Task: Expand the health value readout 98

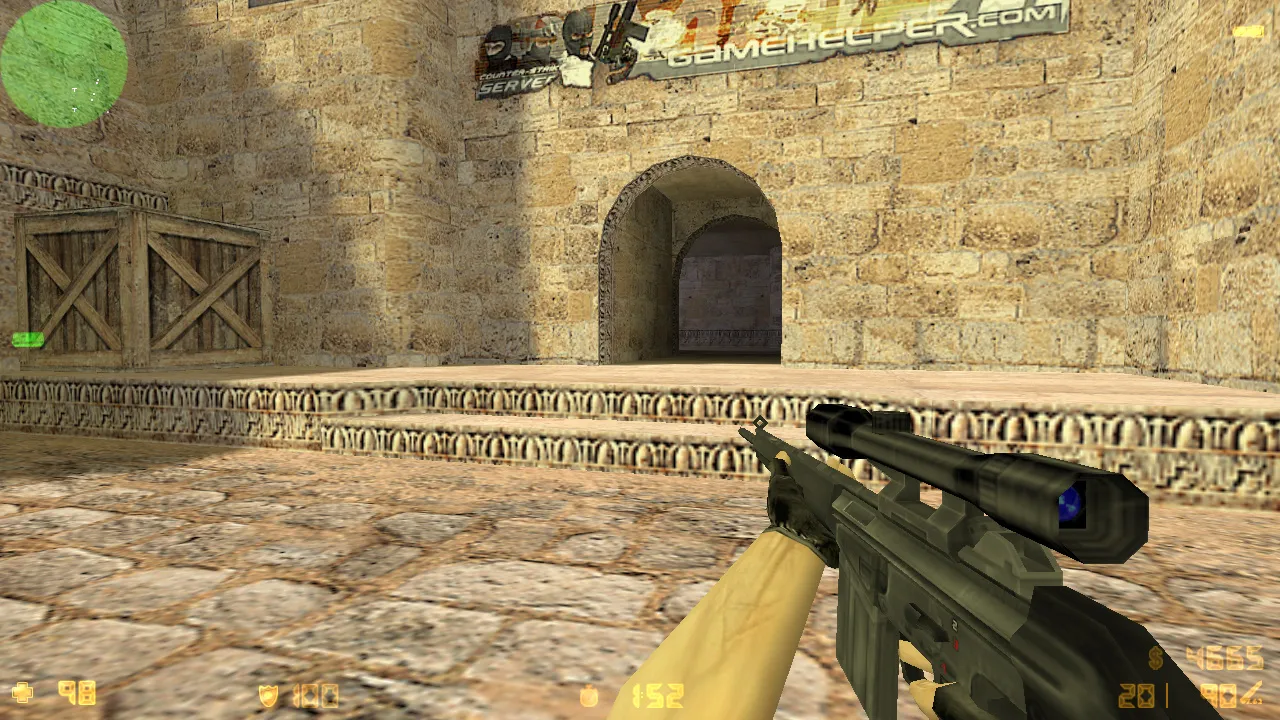Action: pyautogui.click(x=75, y=693)
